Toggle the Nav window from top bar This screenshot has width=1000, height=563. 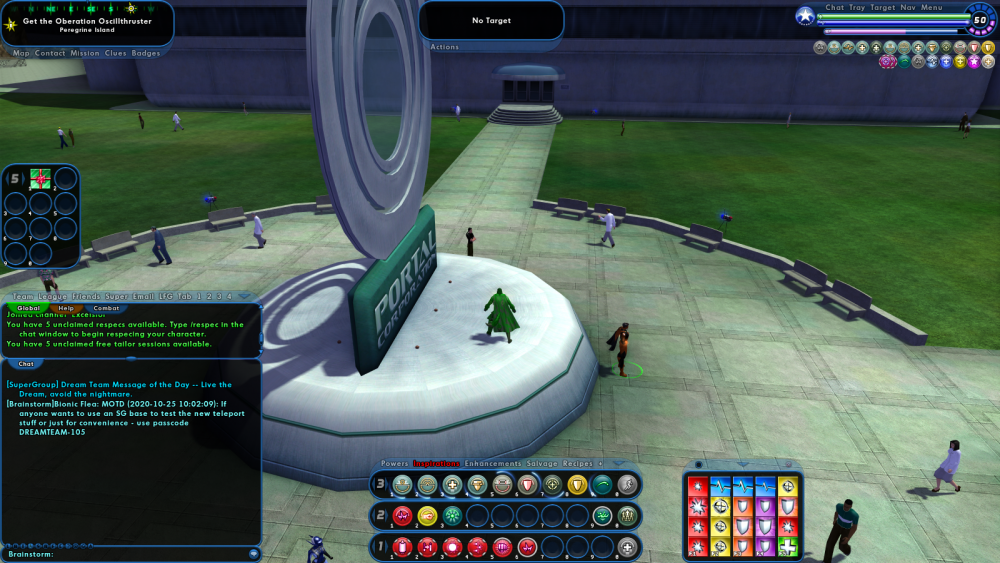pos(908,8)
